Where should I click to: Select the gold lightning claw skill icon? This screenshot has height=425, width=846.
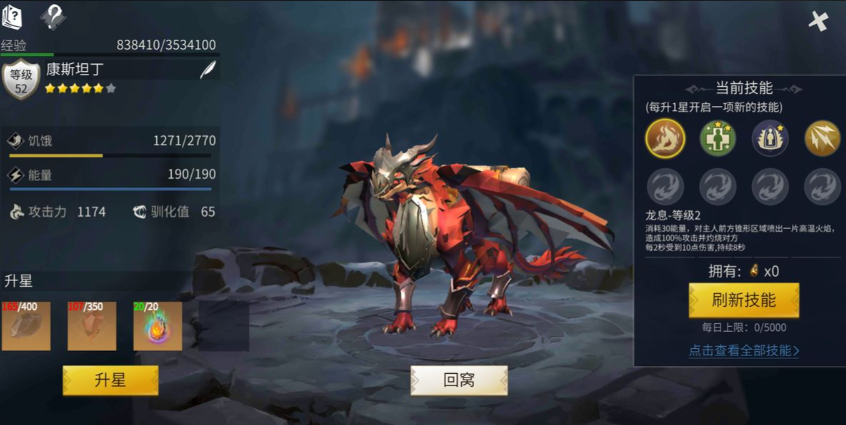(822, 138)
